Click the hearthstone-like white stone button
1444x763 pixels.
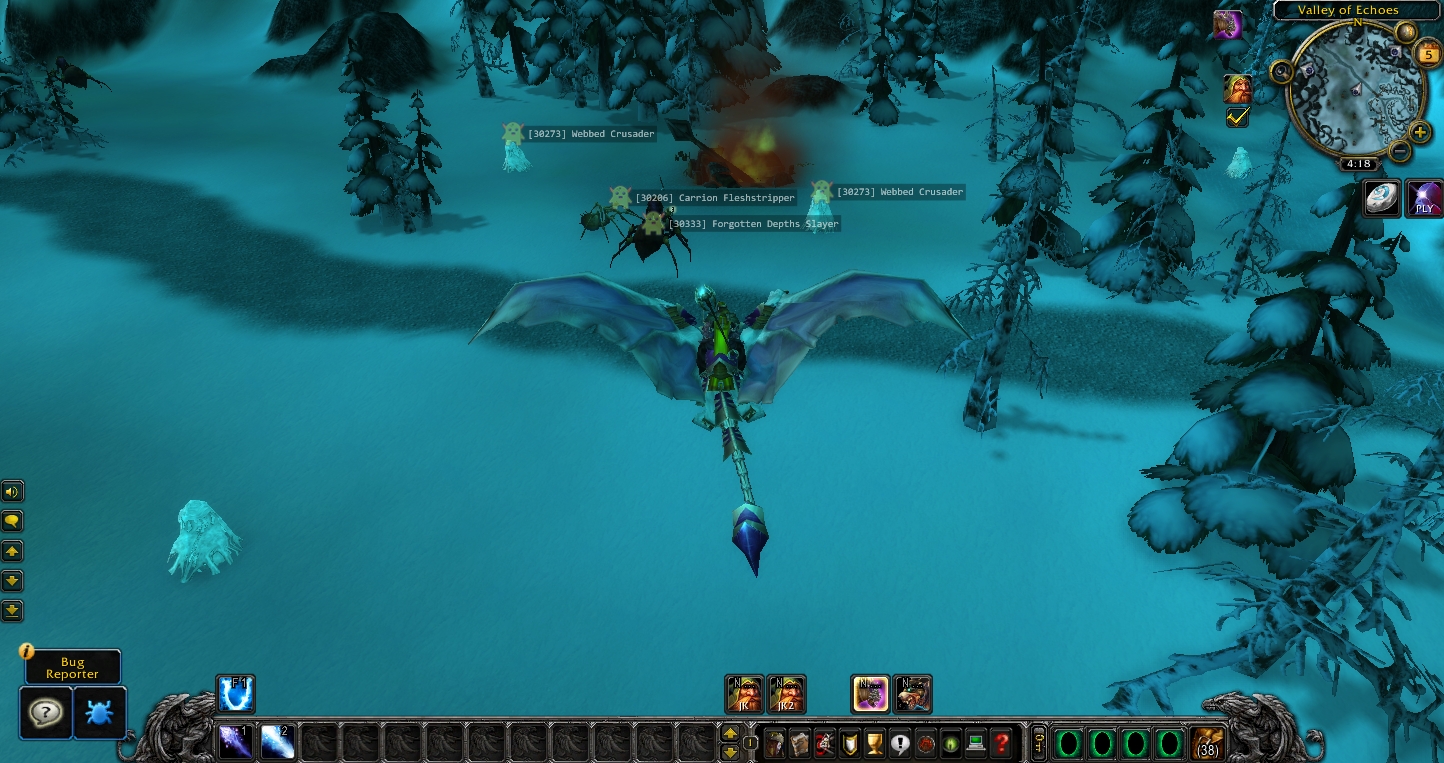(x=1381, y=198)
